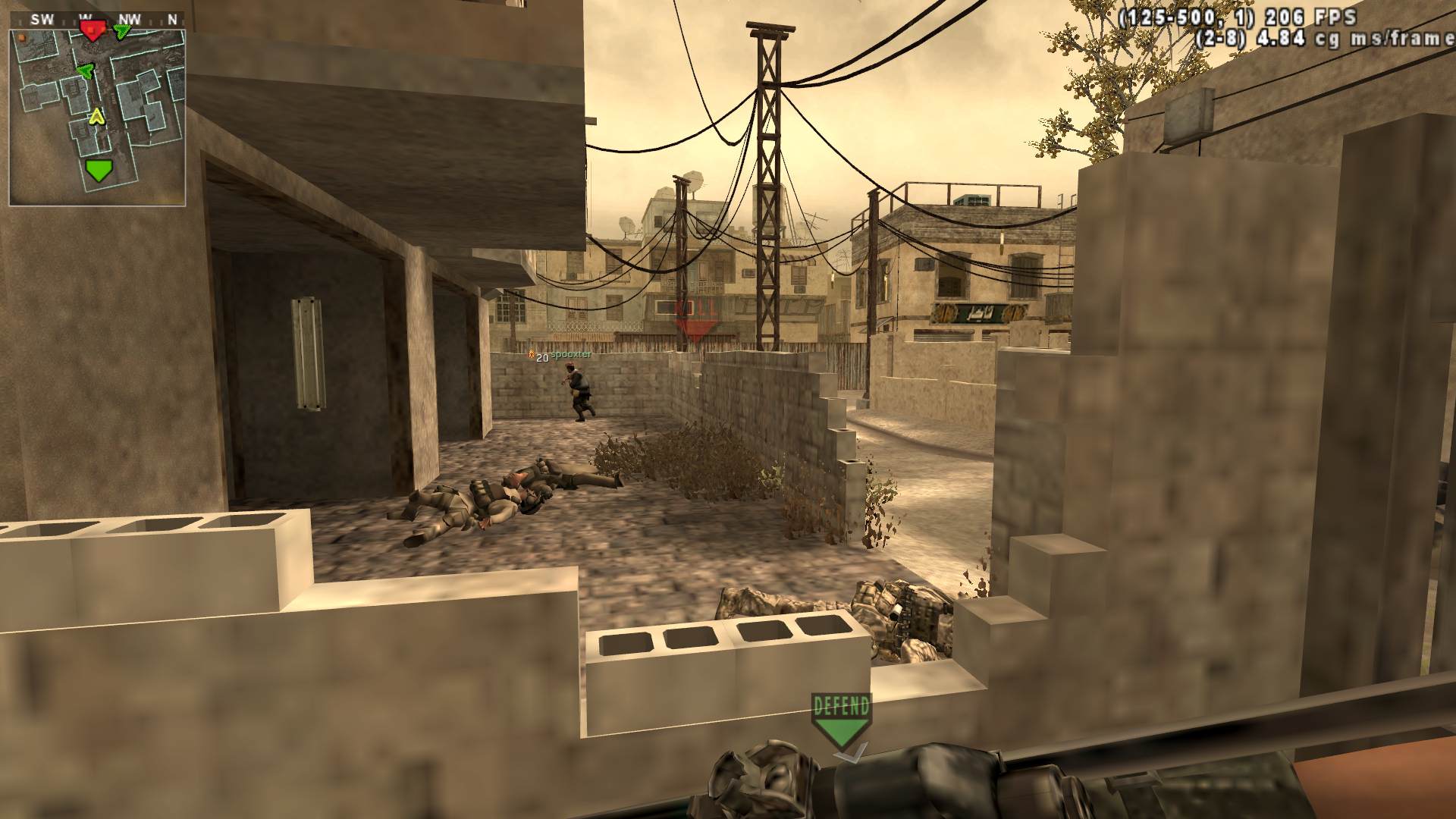Click the SW compass heading label
This screenshot has height=819, width=1456.
coord(42,18)
